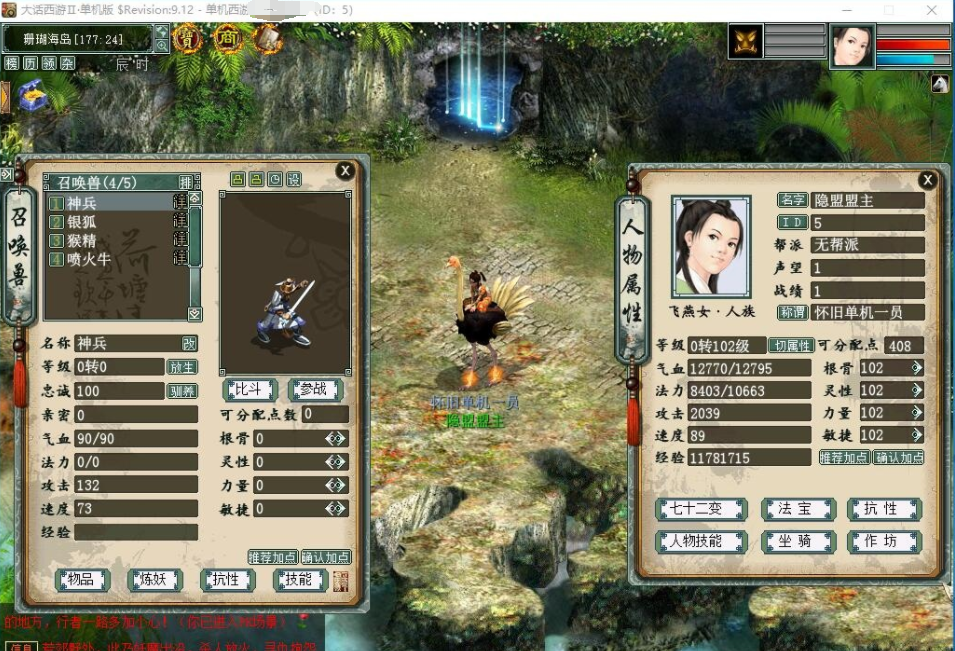Set the summon to 参战

point(314,389)
